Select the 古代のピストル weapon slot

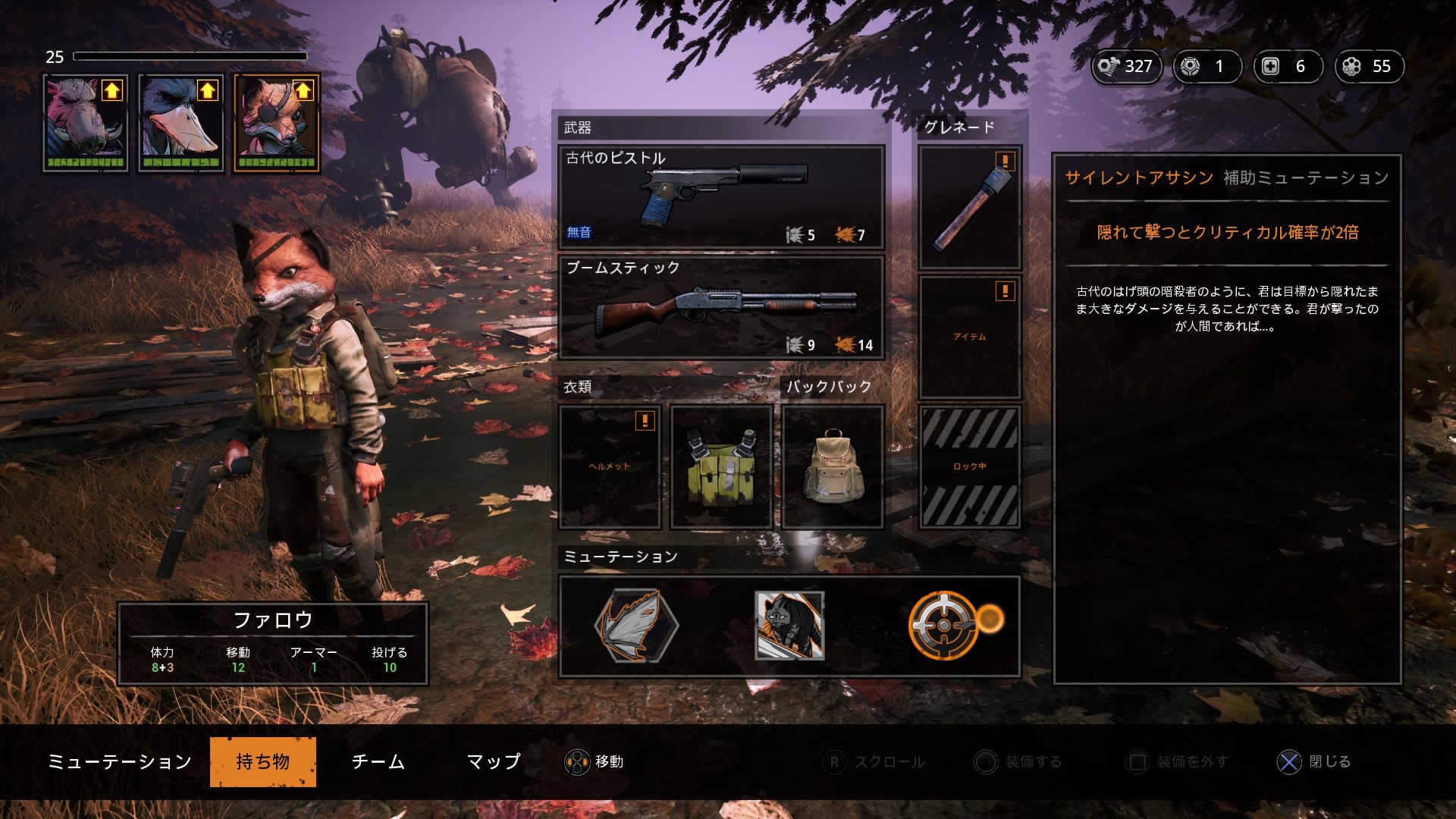tap(721, 196)
